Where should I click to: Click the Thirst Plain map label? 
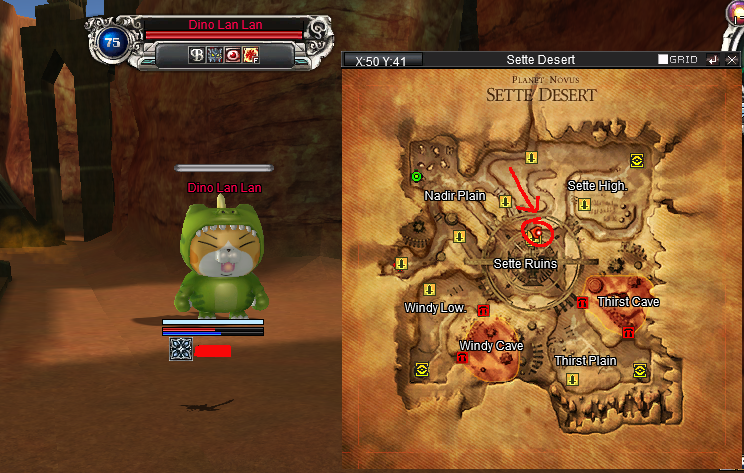(585, 360)
